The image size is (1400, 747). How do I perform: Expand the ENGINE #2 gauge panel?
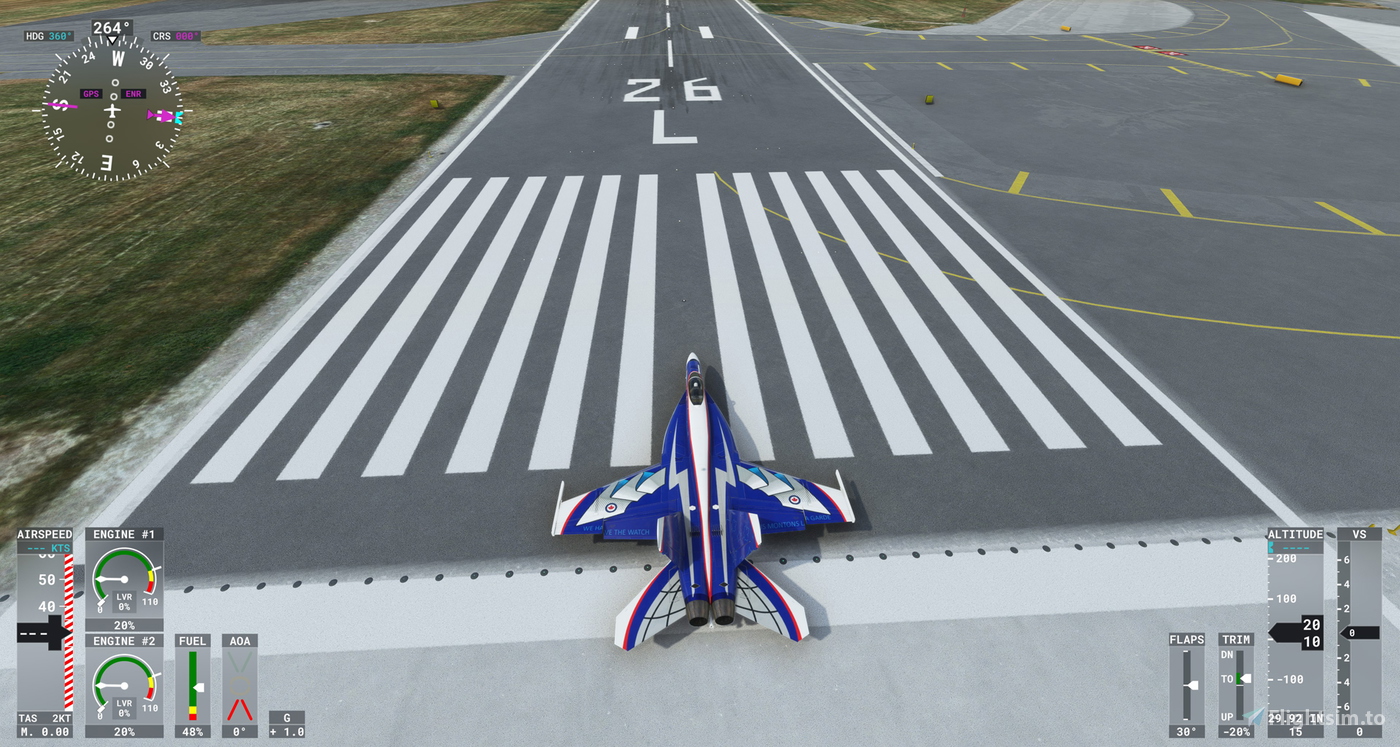point(123,641)
